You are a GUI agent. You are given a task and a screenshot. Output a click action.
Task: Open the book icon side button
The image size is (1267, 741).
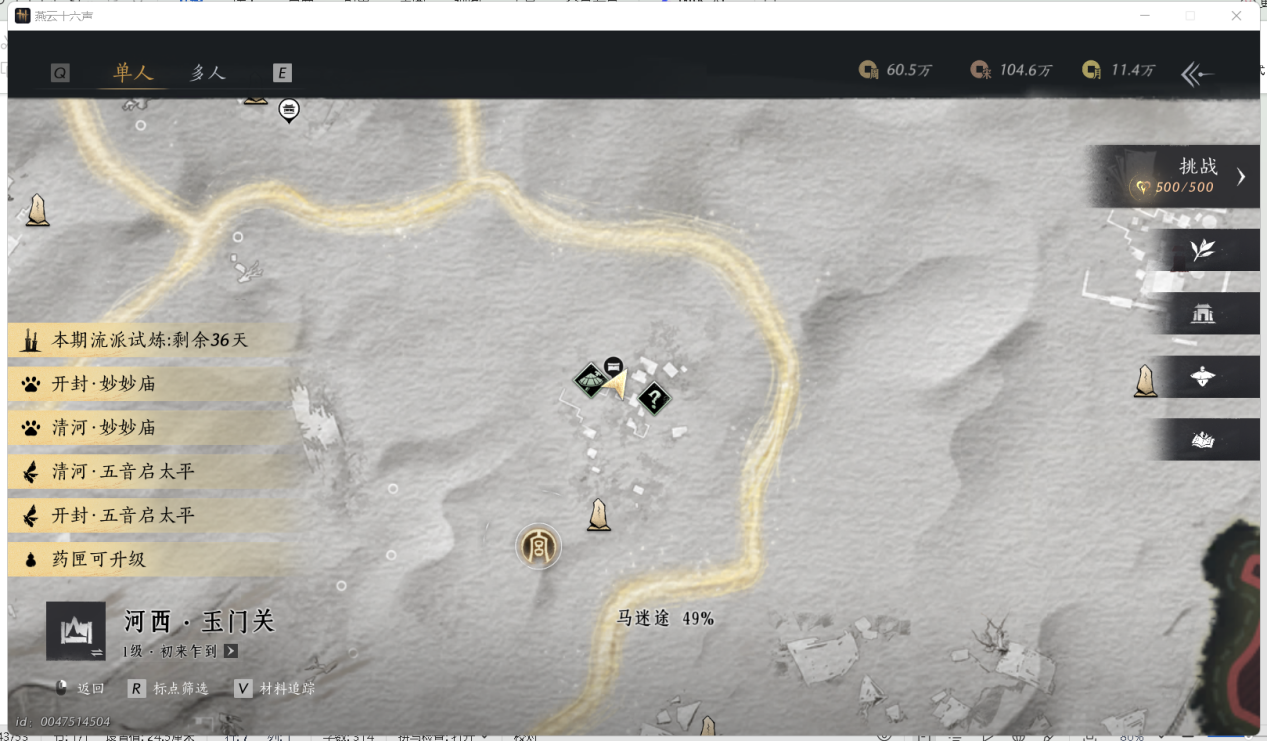(x=1202, y=440)
